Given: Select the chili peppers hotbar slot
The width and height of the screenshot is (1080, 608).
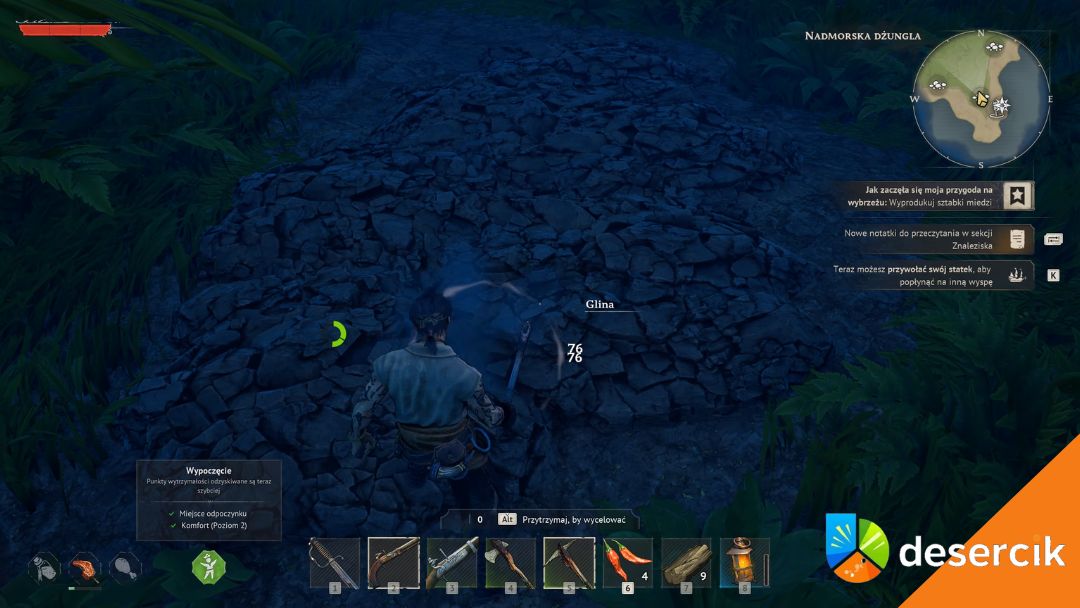Looking at the screenshot, I should coord(627,562).
